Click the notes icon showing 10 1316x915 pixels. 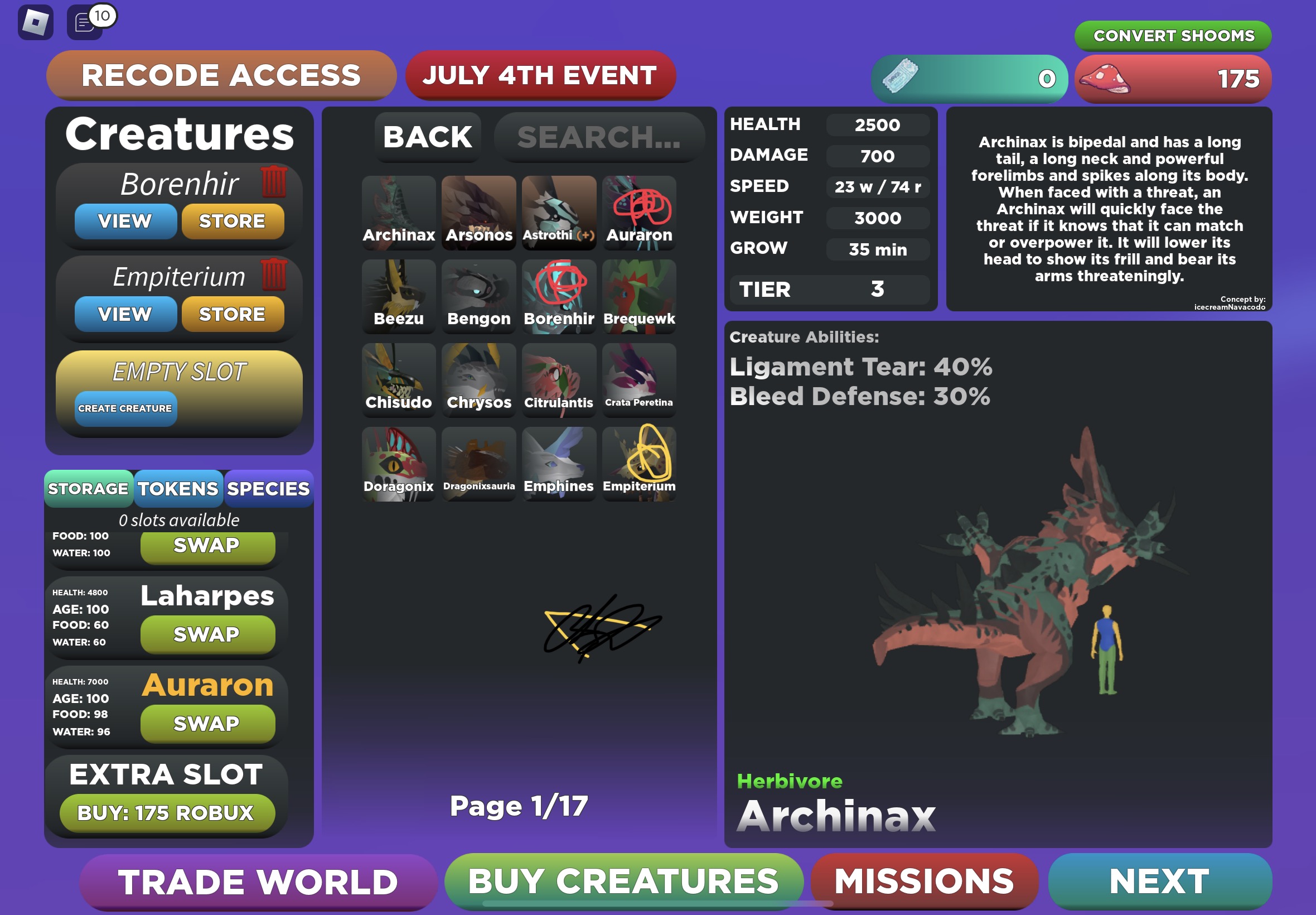[x=85, y=23]
